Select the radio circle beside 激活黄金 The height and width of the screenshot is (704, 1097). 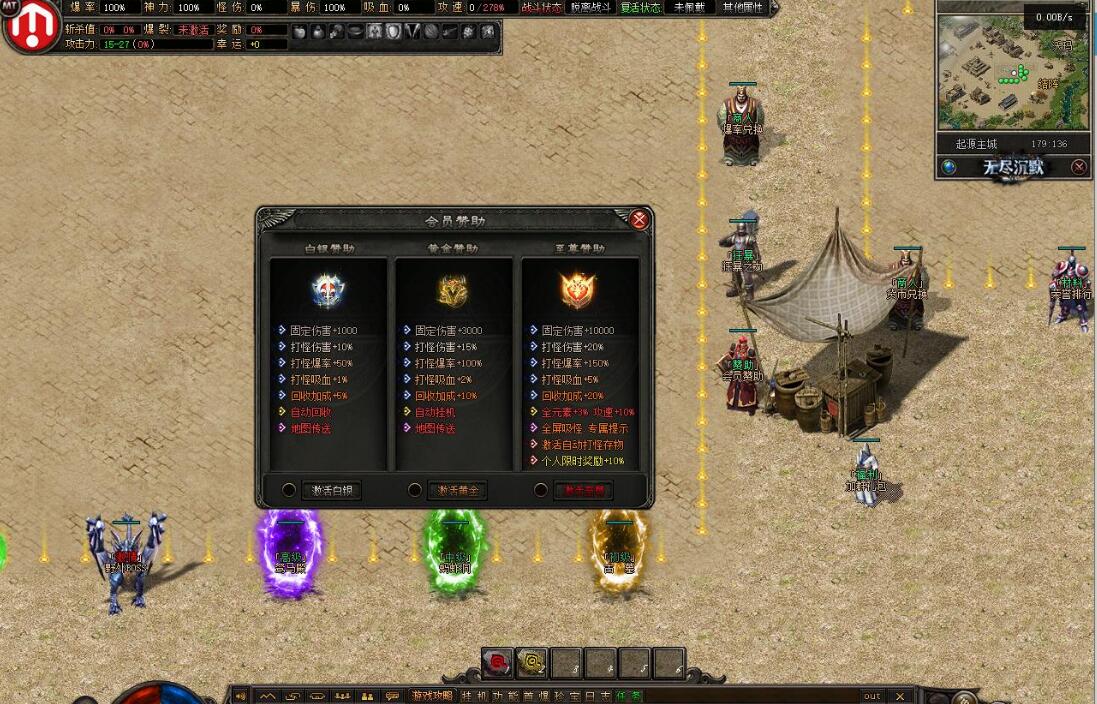click(415, 490)
